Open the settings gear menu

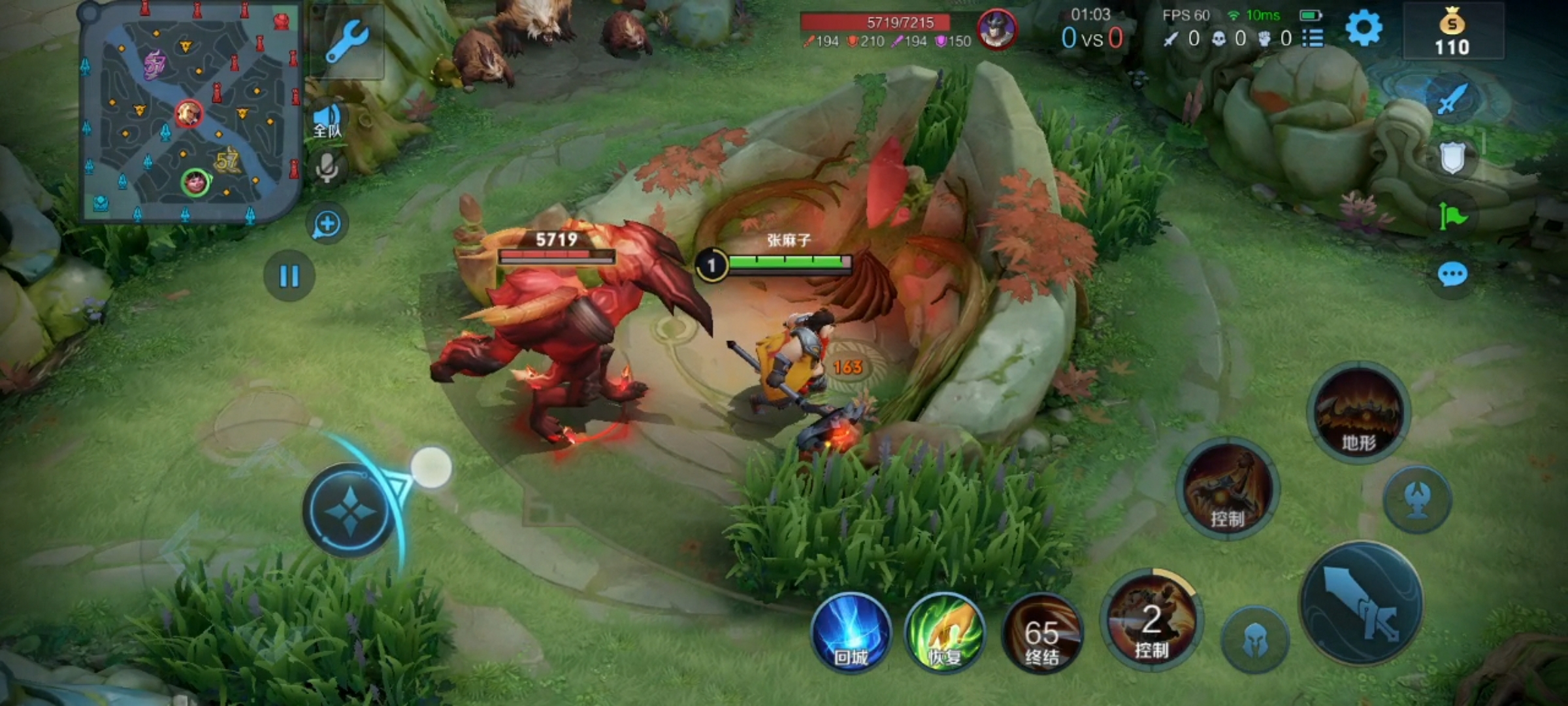pyautogui.click(x=1364, y=29)
